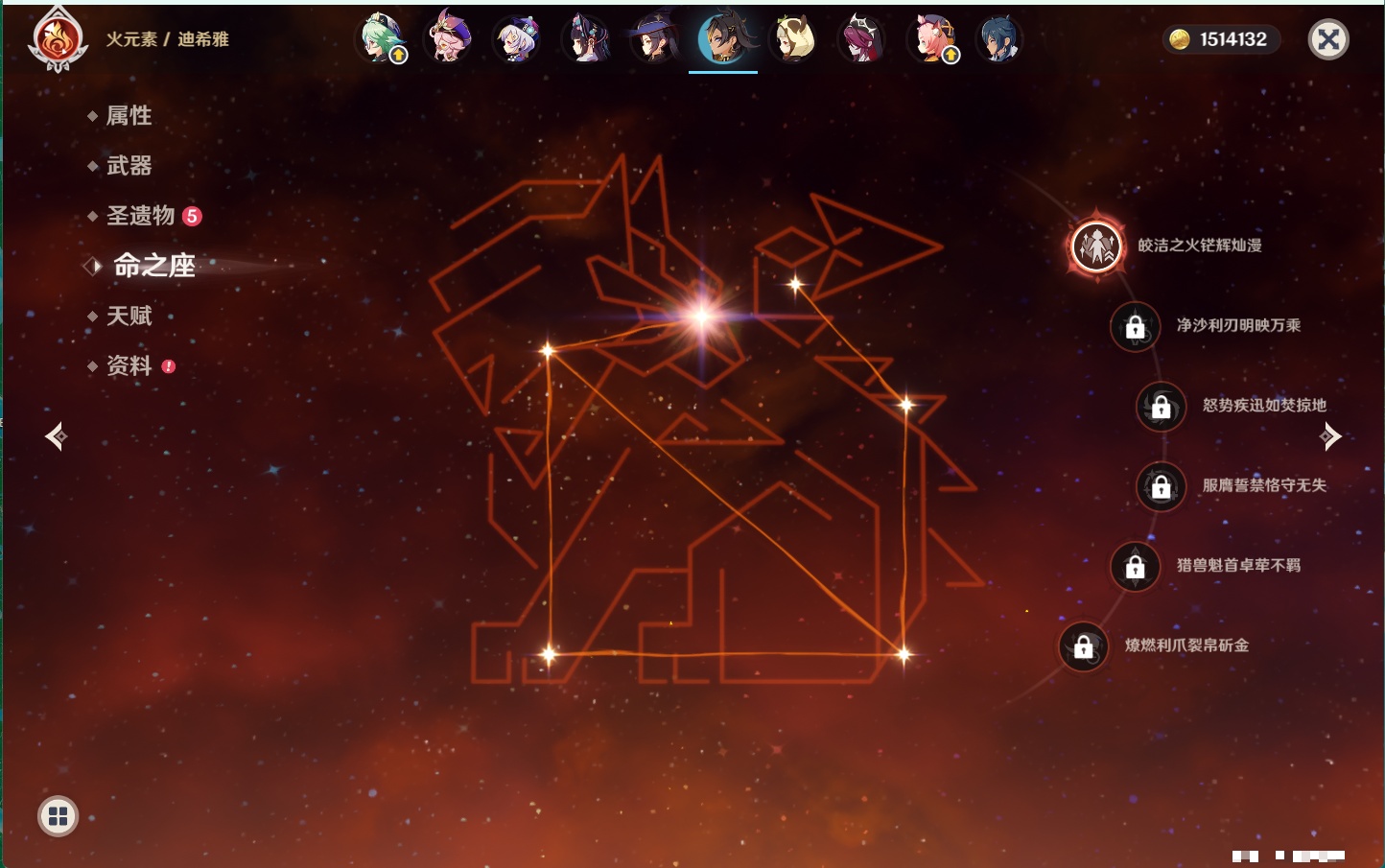Go to the 天赋 talents section
This screenshot has height=868, width=1385.
point(129,316)
